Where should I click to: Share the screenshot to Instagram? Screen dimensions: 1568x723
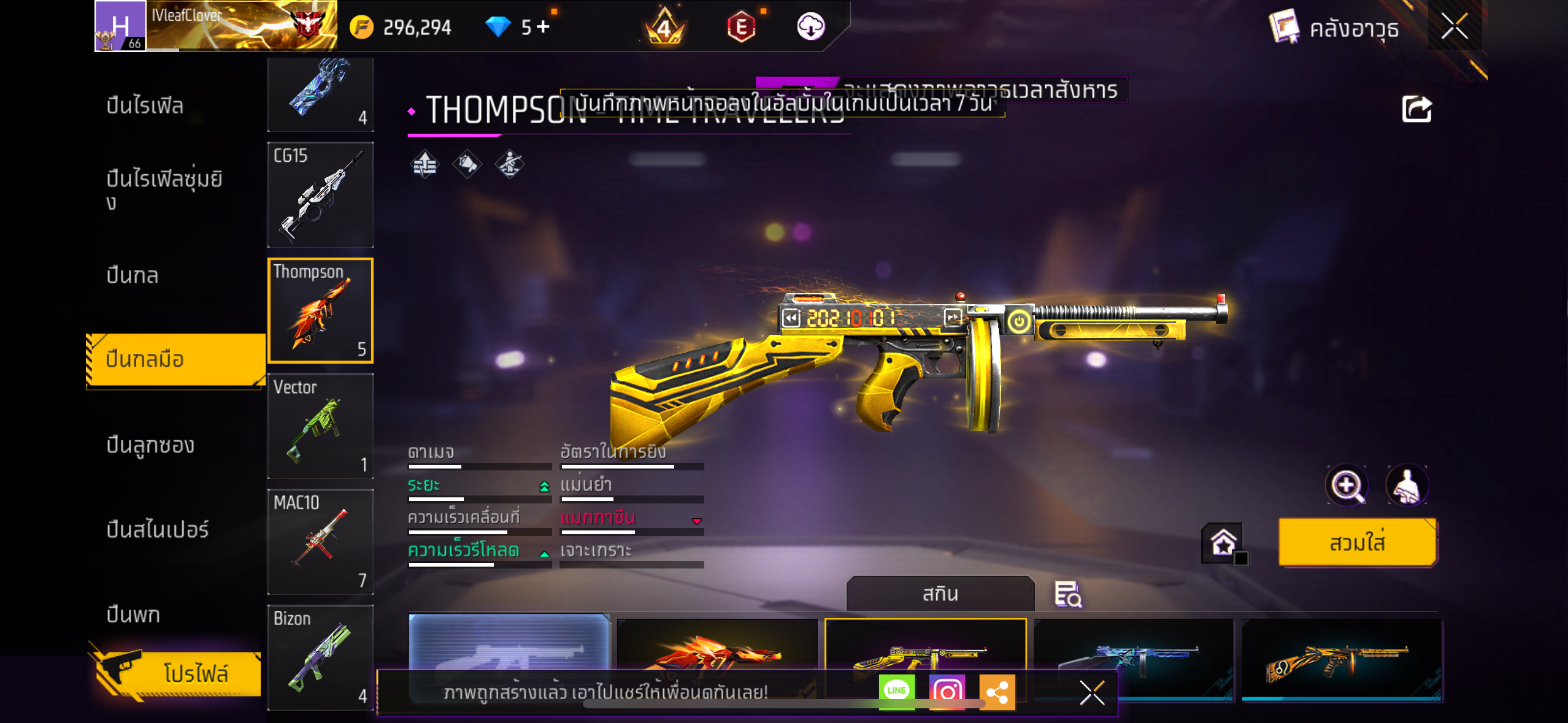pos(947,692)
